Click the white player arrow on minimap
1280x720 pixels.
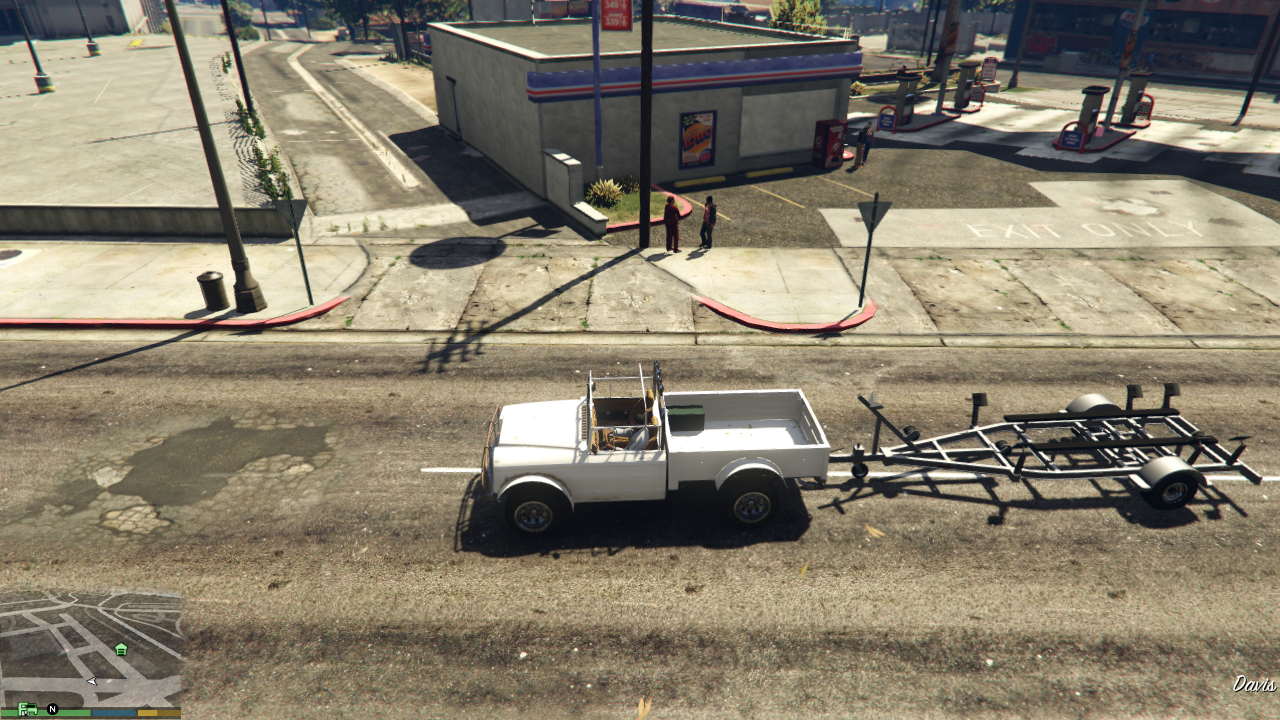pos(92,681)
